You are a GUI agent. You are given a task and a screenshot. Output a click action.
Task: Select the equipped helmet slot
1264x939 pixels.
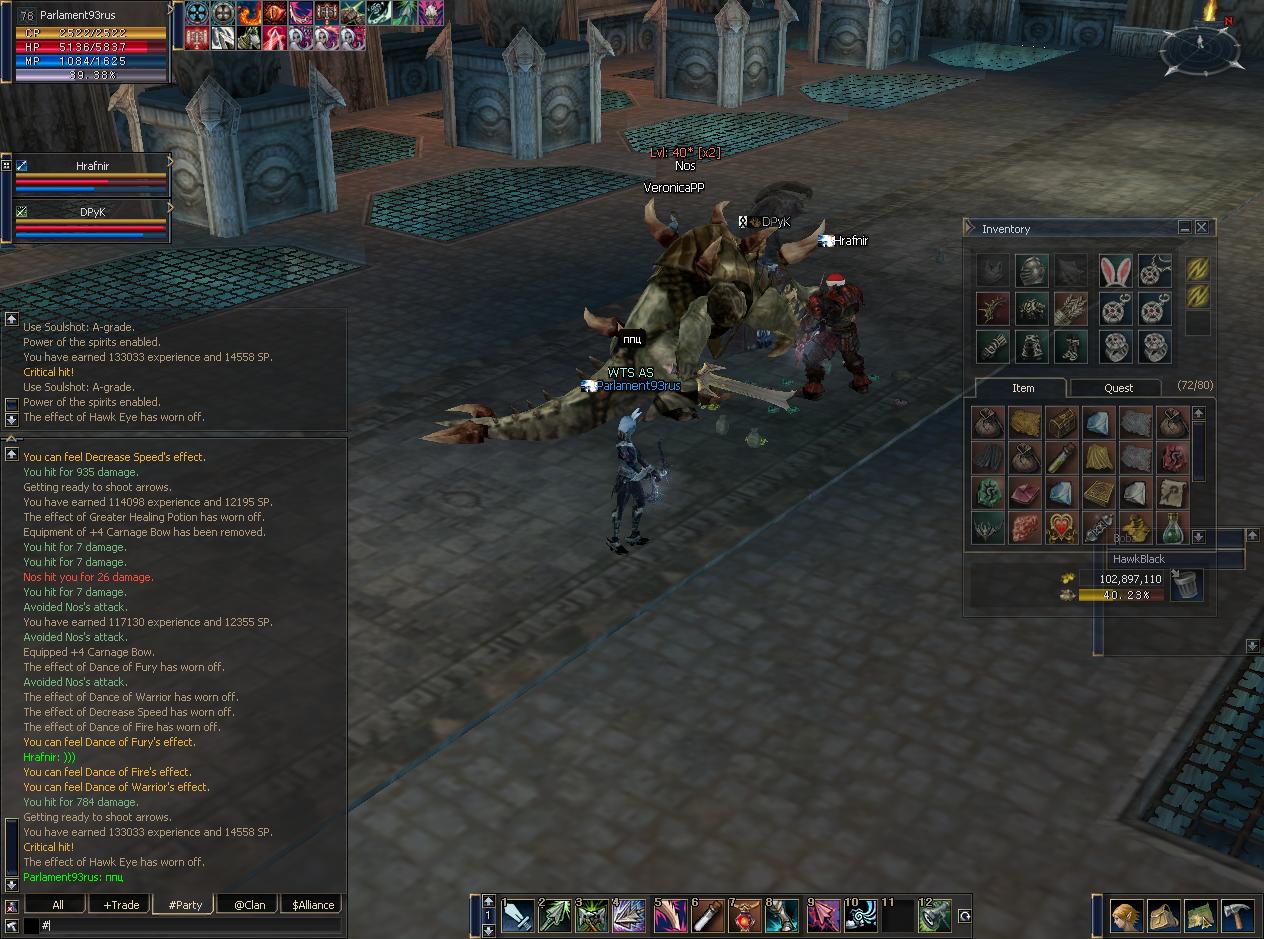[1031, 271]
